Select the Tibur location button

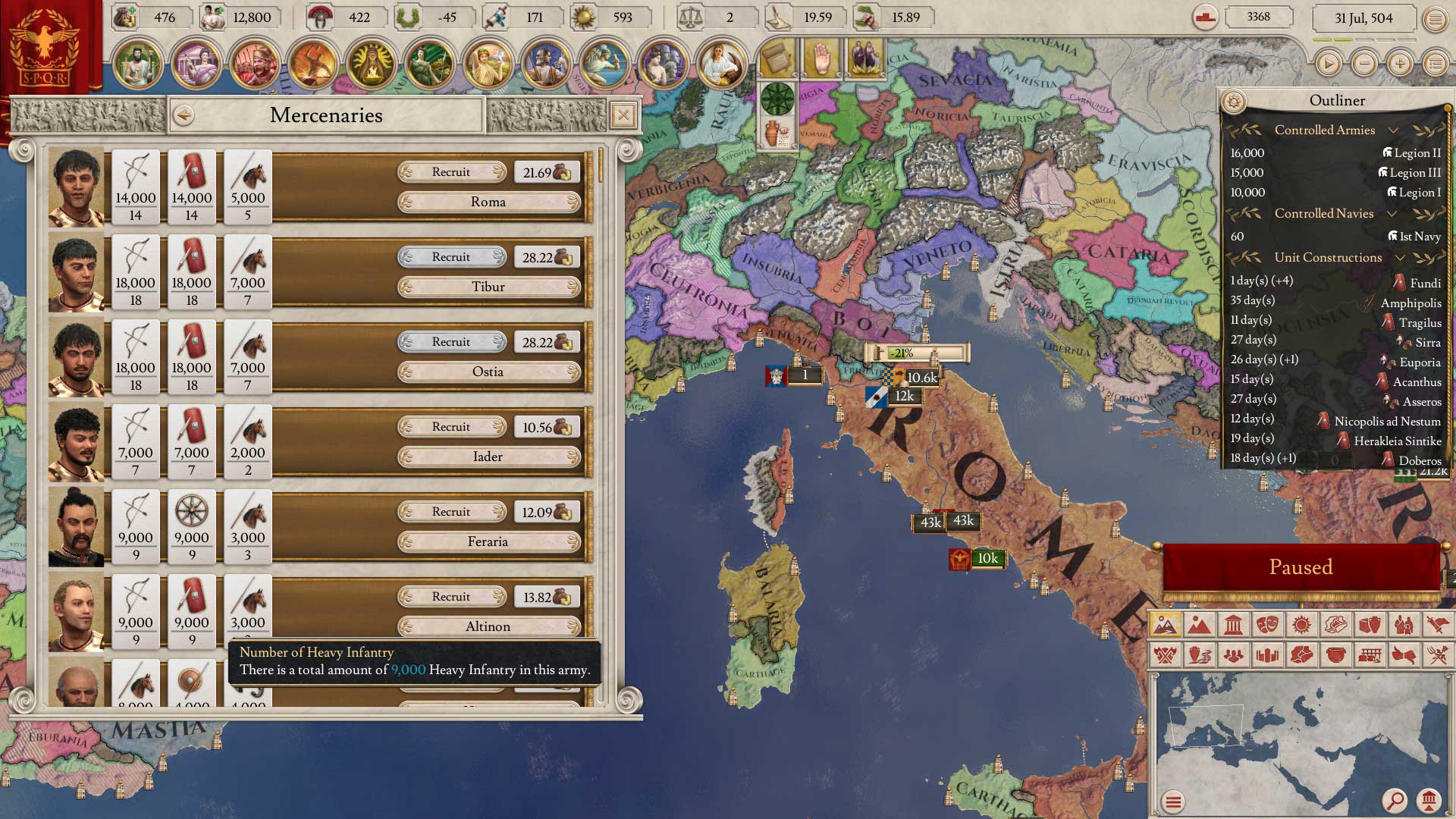click(488, 287)
